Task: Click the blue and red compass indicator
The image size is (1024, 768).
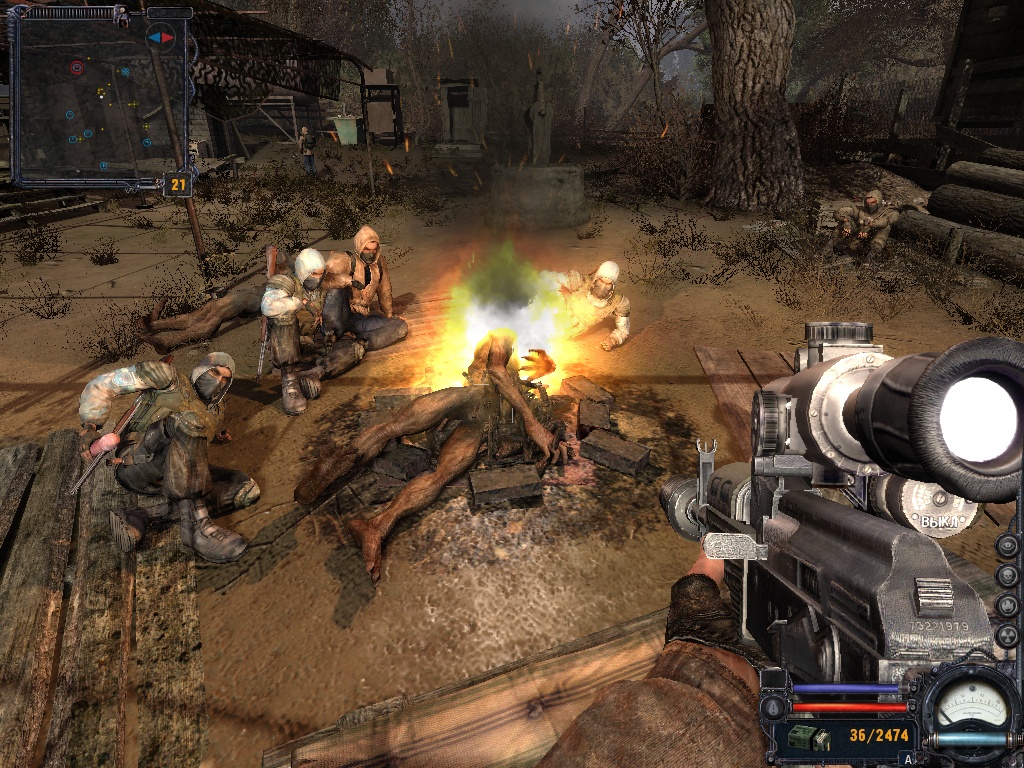Action: pyautogui.click(x=160, y=37)
